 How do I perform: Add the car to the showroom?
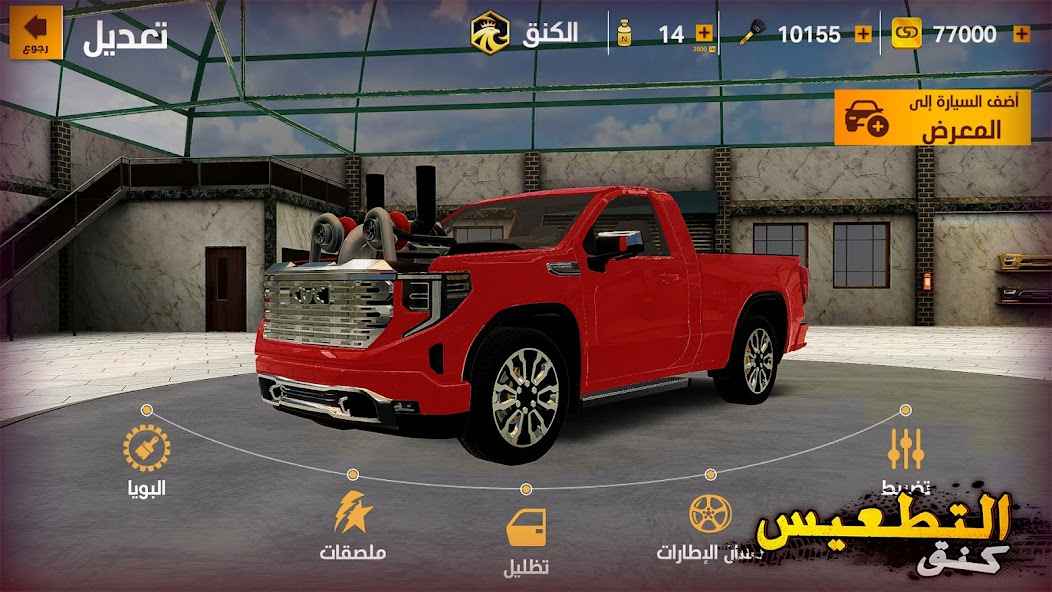point(932,118)
